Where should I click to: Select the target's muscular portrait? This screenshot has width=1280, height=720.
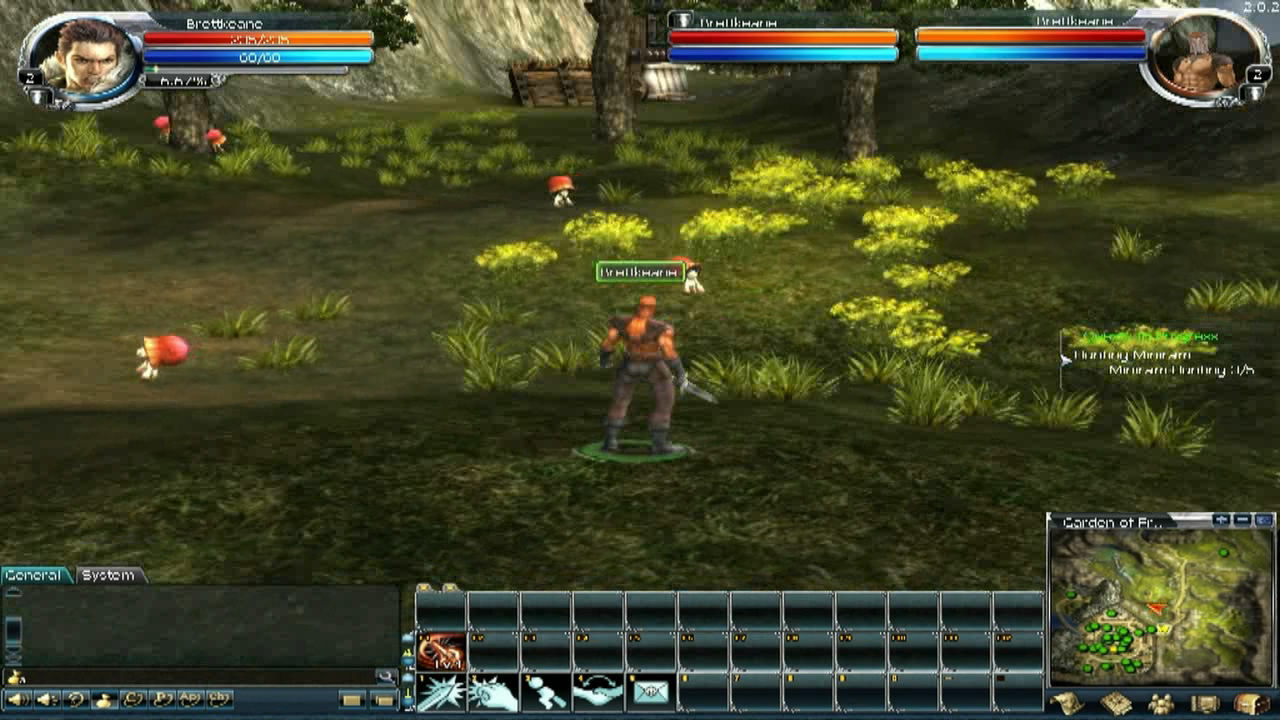click(1196, 58)
